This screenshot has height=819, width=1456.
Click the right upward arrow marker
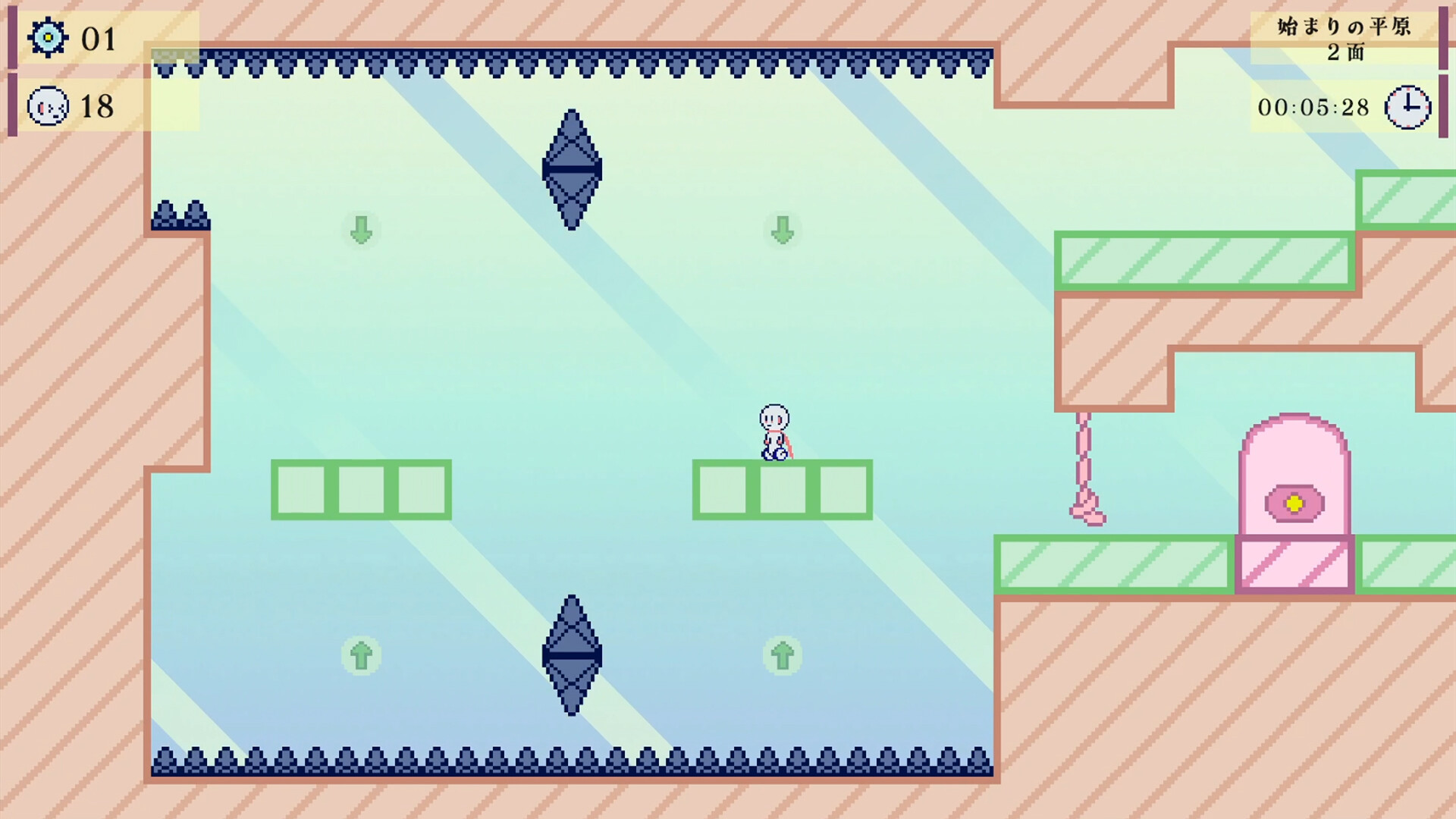tap(781, 656)
